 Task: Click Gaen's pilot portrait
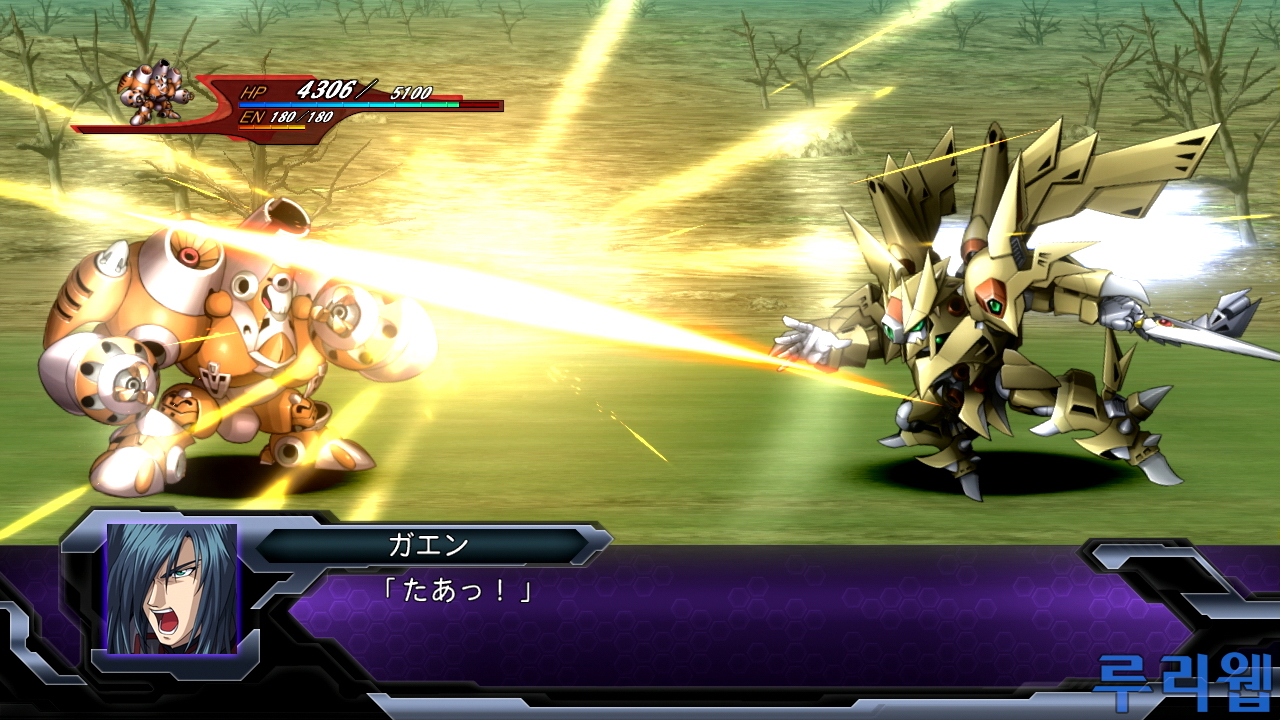[x=172, y=588]
